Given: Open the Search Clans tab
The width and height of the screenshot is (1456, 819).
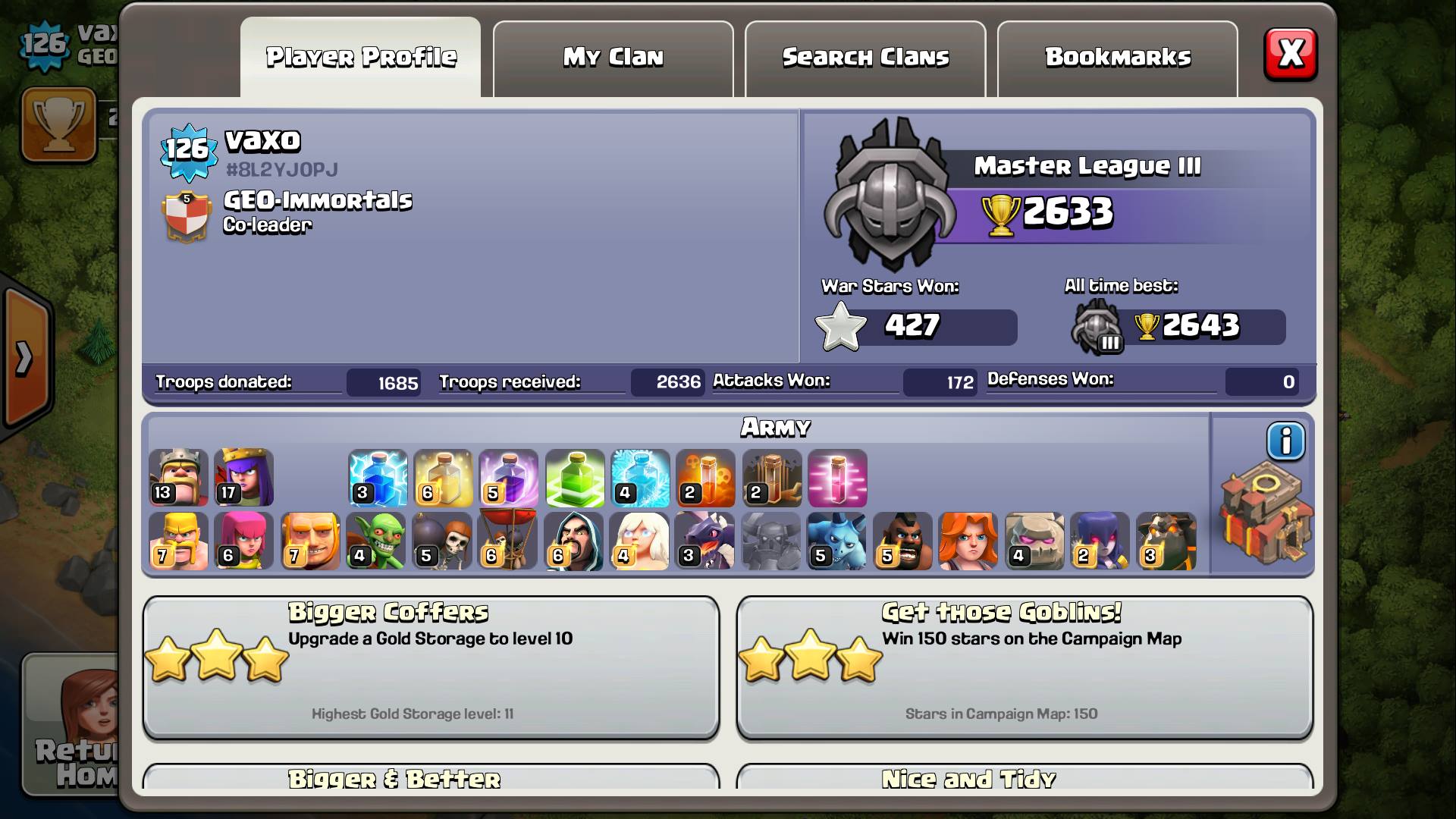Looking at the screenshot, I should [x=865, y=58].
